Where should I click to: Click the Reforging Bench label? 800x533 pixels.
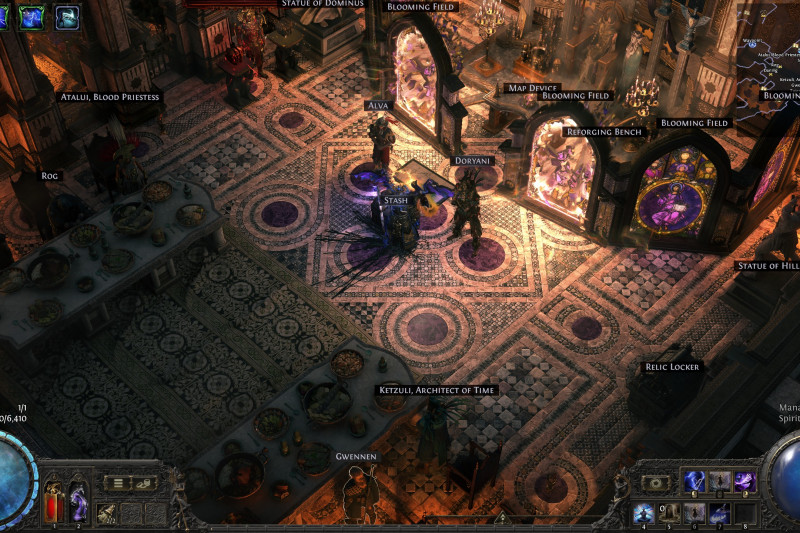[x=604, y=132]
